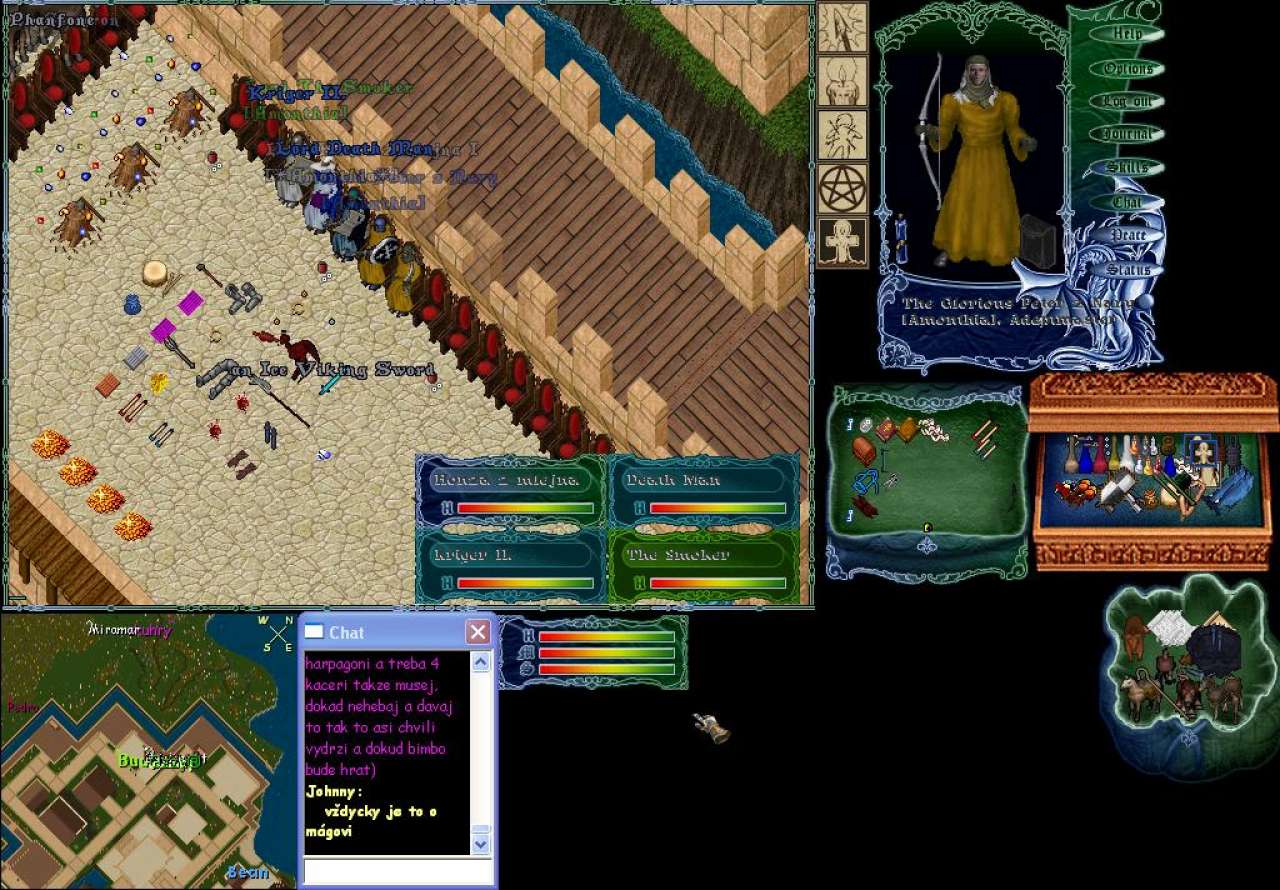1280x890 pixels.
Task: Click the chat scrollbar down arrow
Action: (x=481, y=844)
